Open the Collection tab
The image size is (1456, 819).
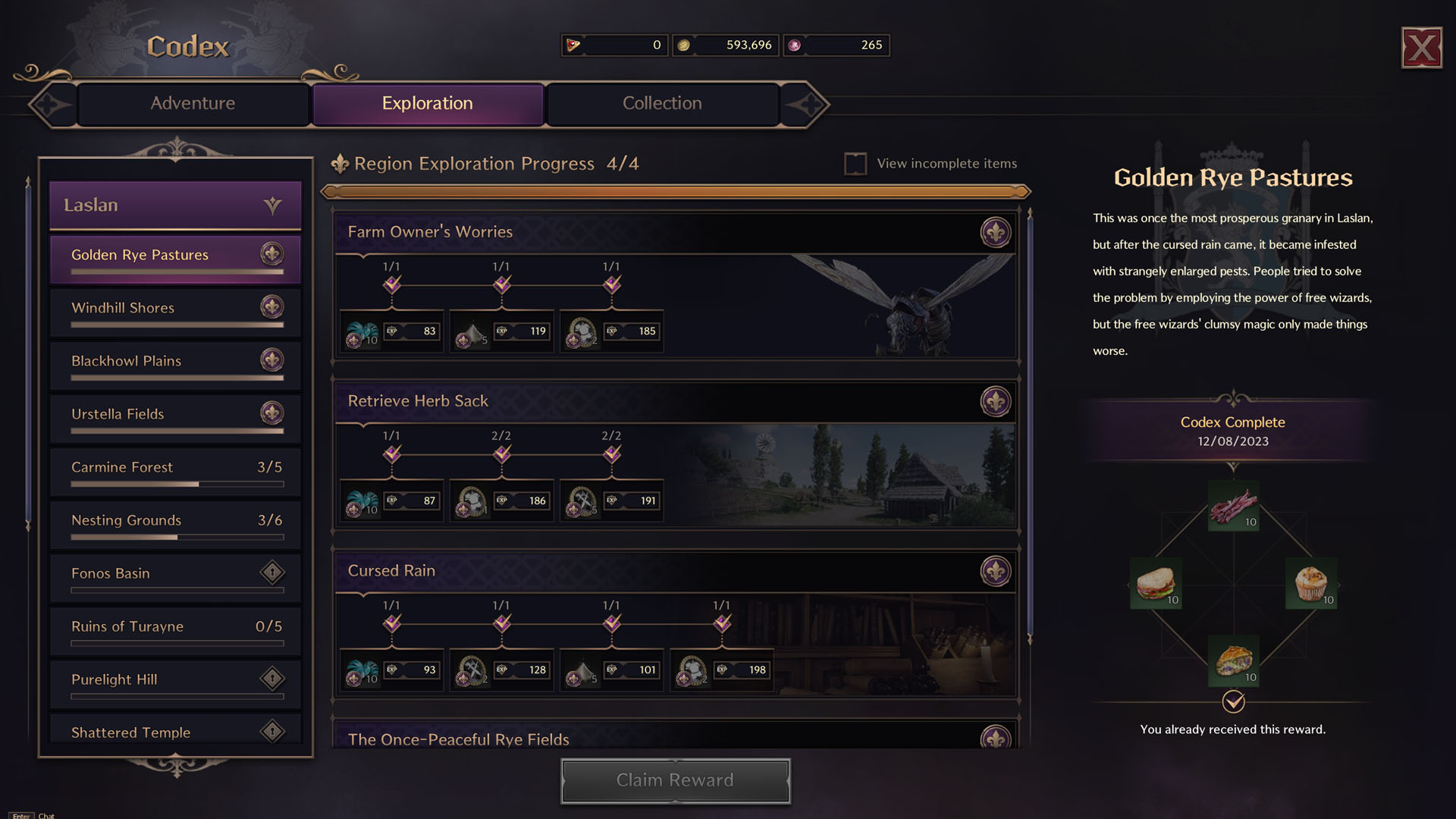click(x=661, y=103)
